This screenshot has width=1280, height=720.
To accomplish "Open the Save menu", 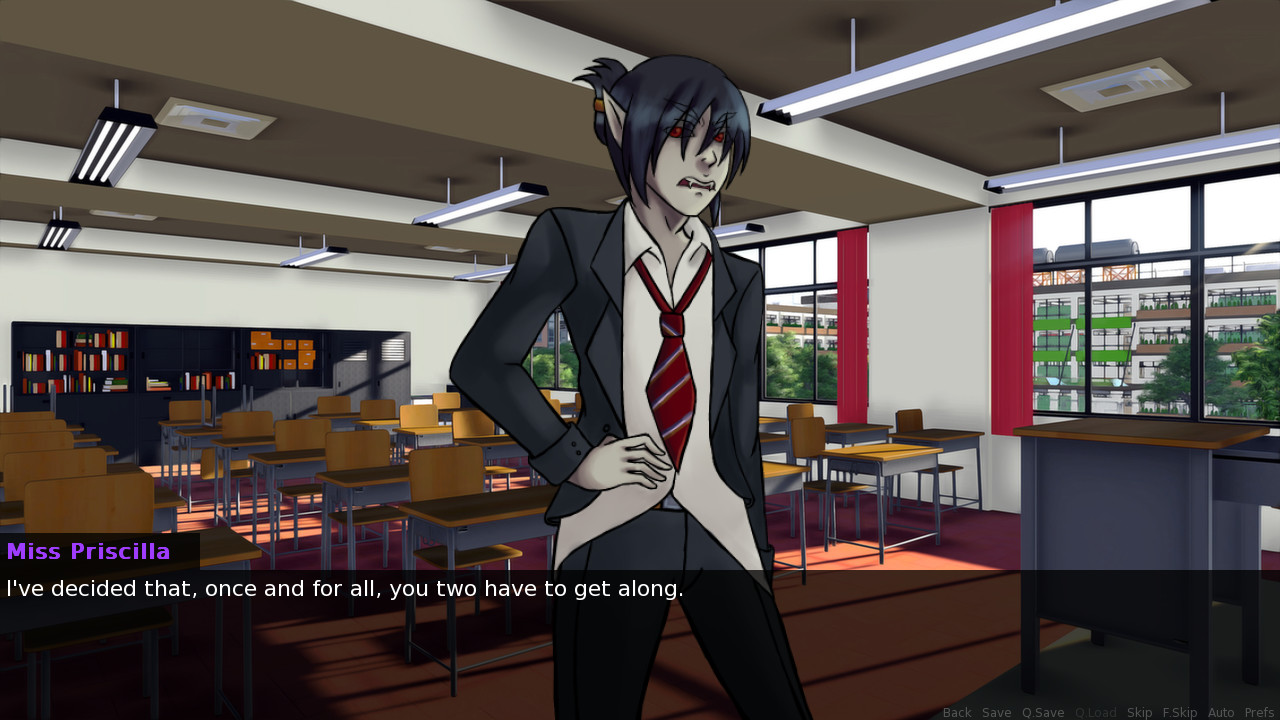I will 996,712.
